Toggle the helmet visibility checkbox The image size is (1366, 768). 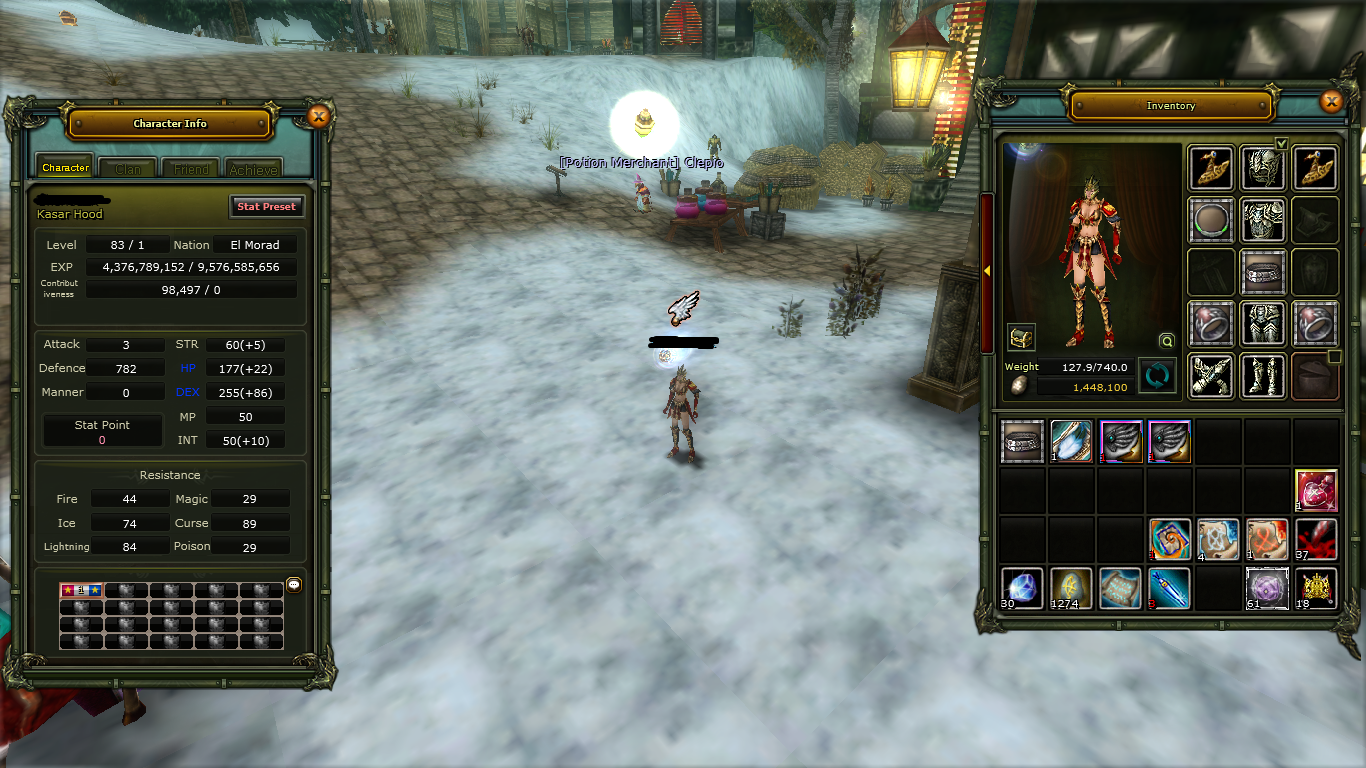[1281, 143]
